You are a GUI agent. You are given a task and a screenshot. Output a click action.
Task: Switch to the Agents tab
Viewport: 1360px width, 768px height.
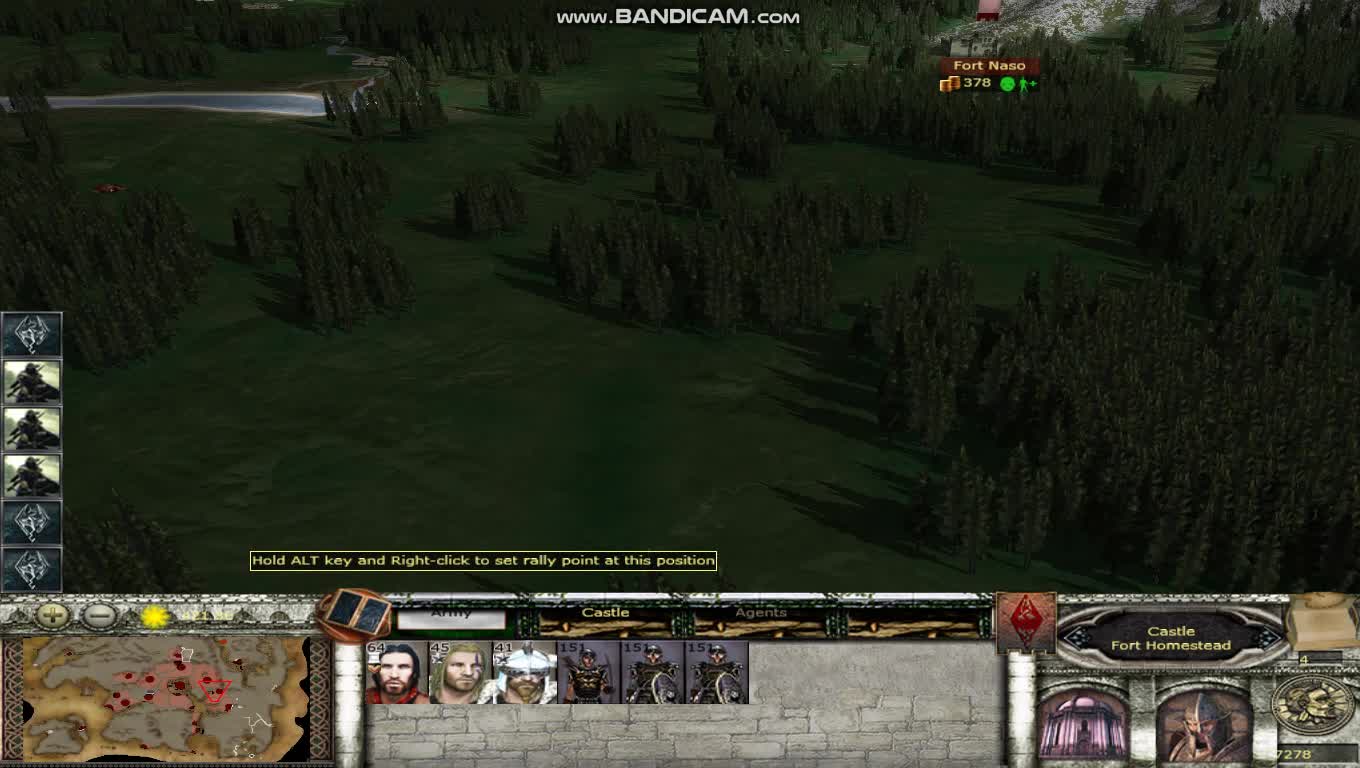(763, 613)
